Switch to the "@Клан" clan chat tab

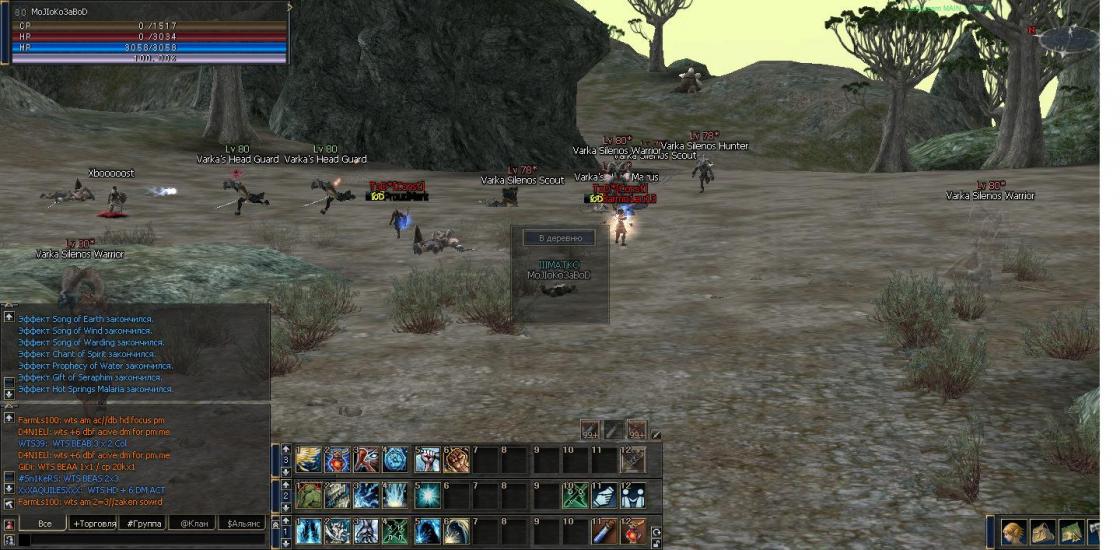194,523
